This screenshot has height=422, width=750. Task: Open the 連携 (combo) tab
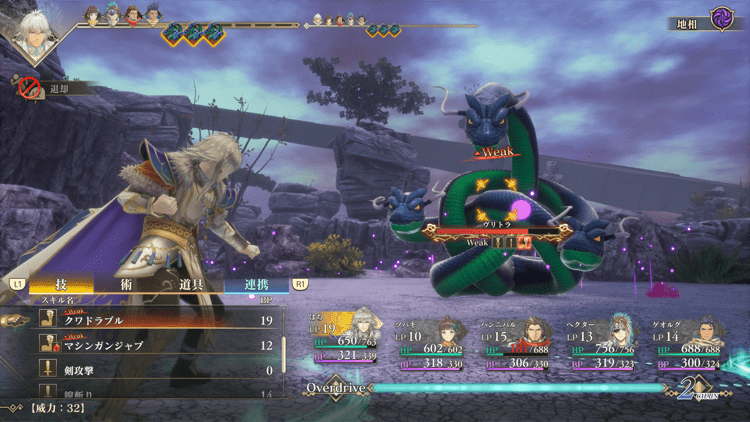(x=254, y=284)
